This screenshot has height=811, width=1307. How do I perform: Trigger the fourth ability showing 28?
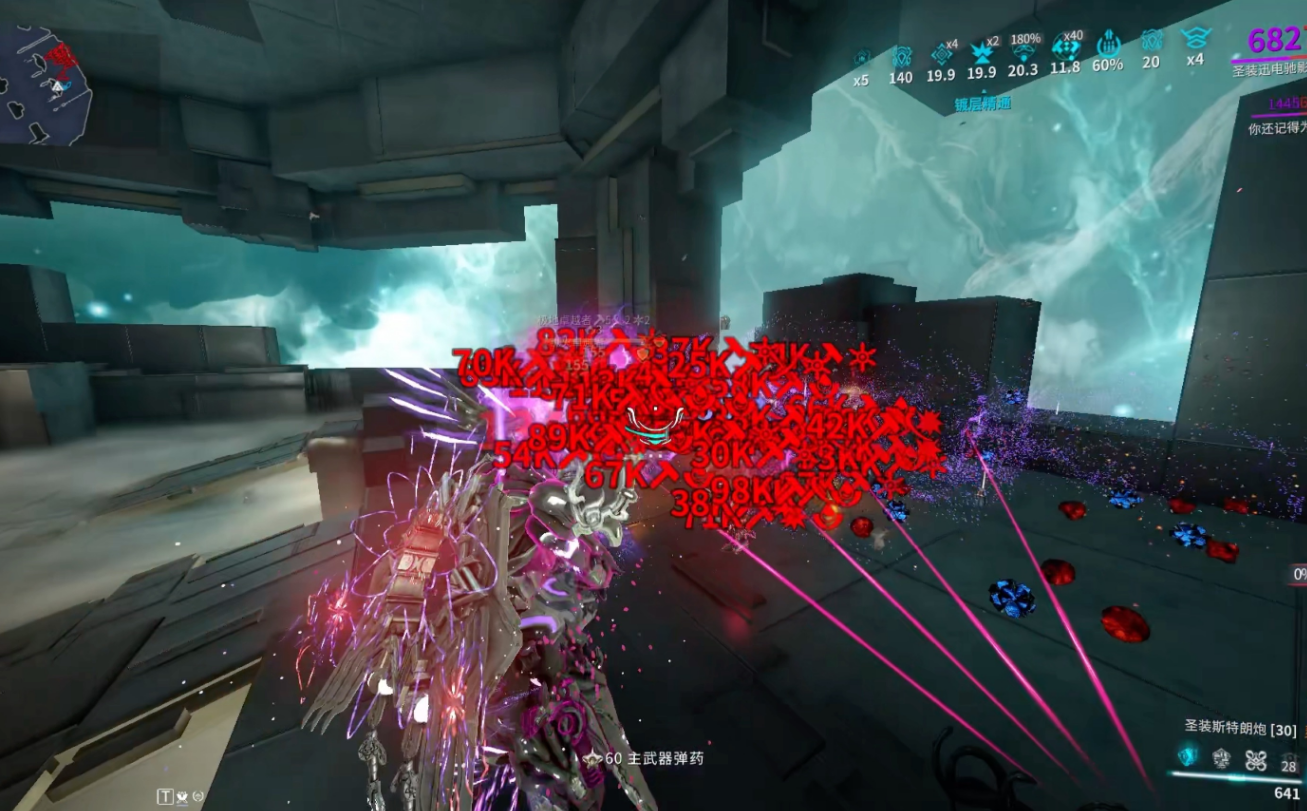[x=1288, y=761]
